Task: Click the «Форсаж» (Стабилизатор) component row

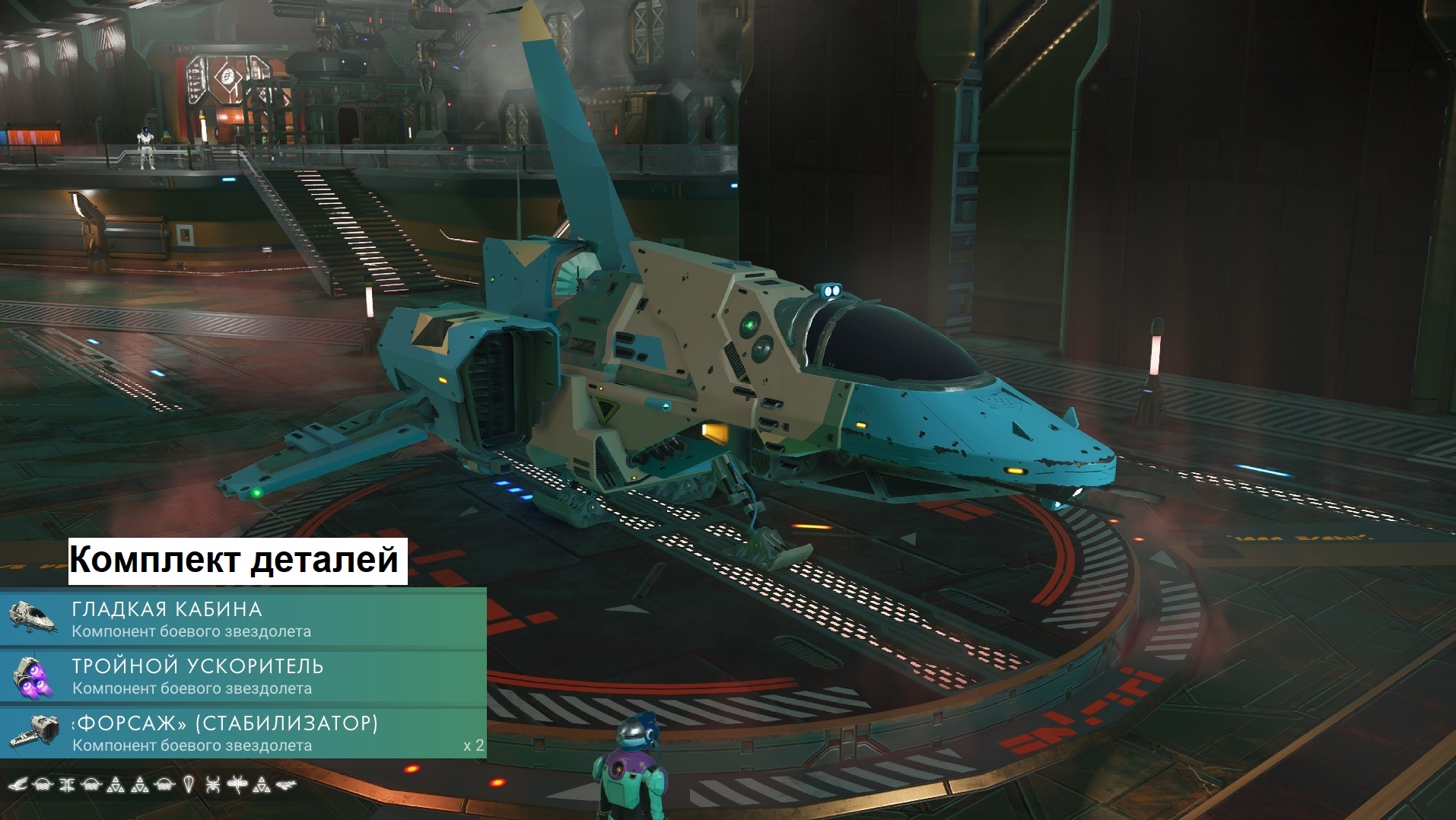Action: point(243,733)
